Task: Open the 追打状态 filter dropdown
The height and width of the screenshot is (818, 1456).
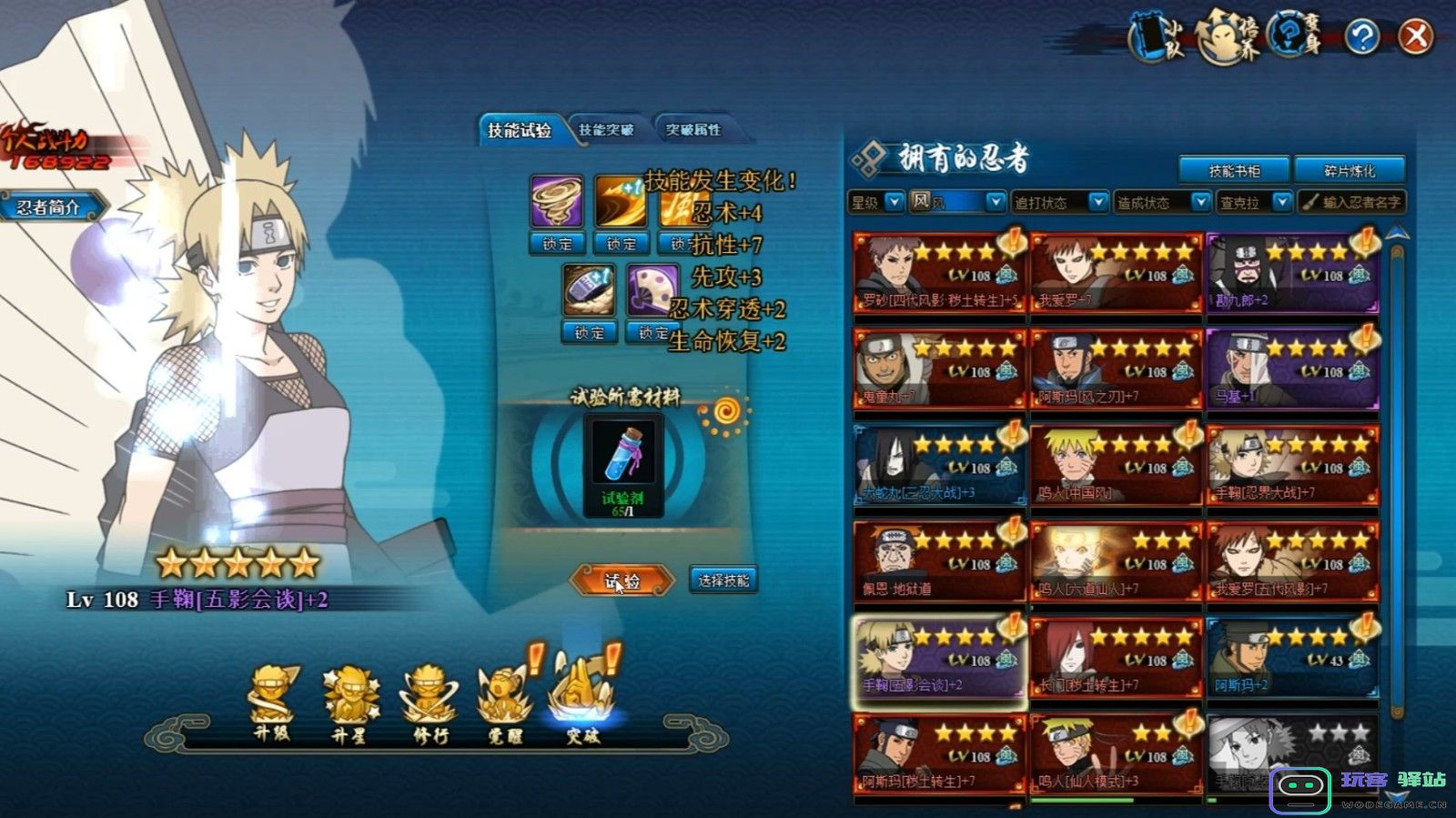Action: pyautogui.click(x=1060, y=202)
